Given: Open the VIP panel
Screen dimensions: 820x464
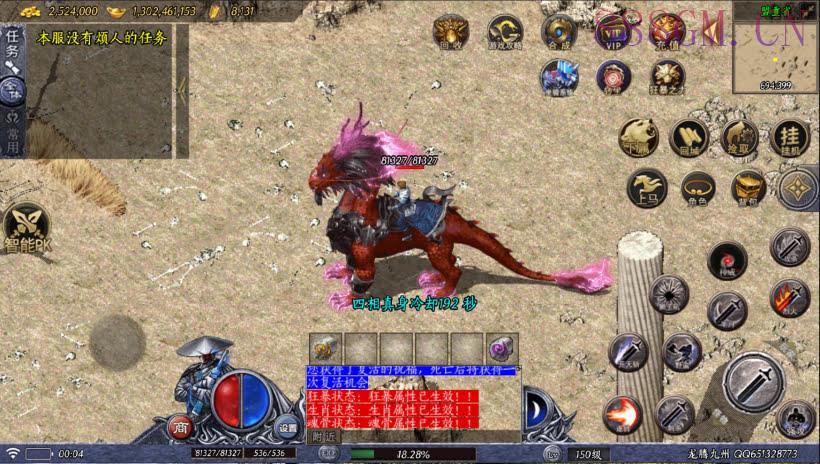Looking at the screenshot, I should (x=612, y=32).
